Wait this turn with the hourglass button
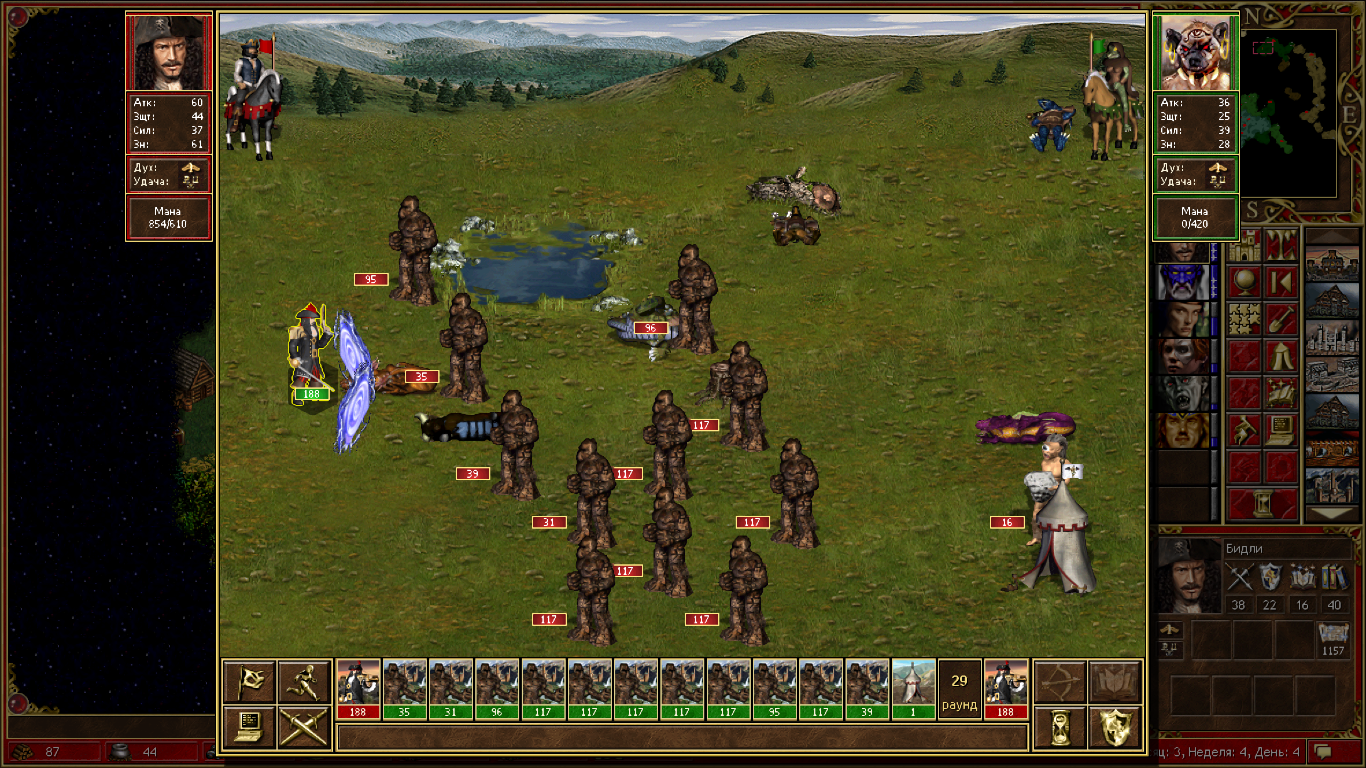This screenshot has height=768, width=1366. point(1059,727)
